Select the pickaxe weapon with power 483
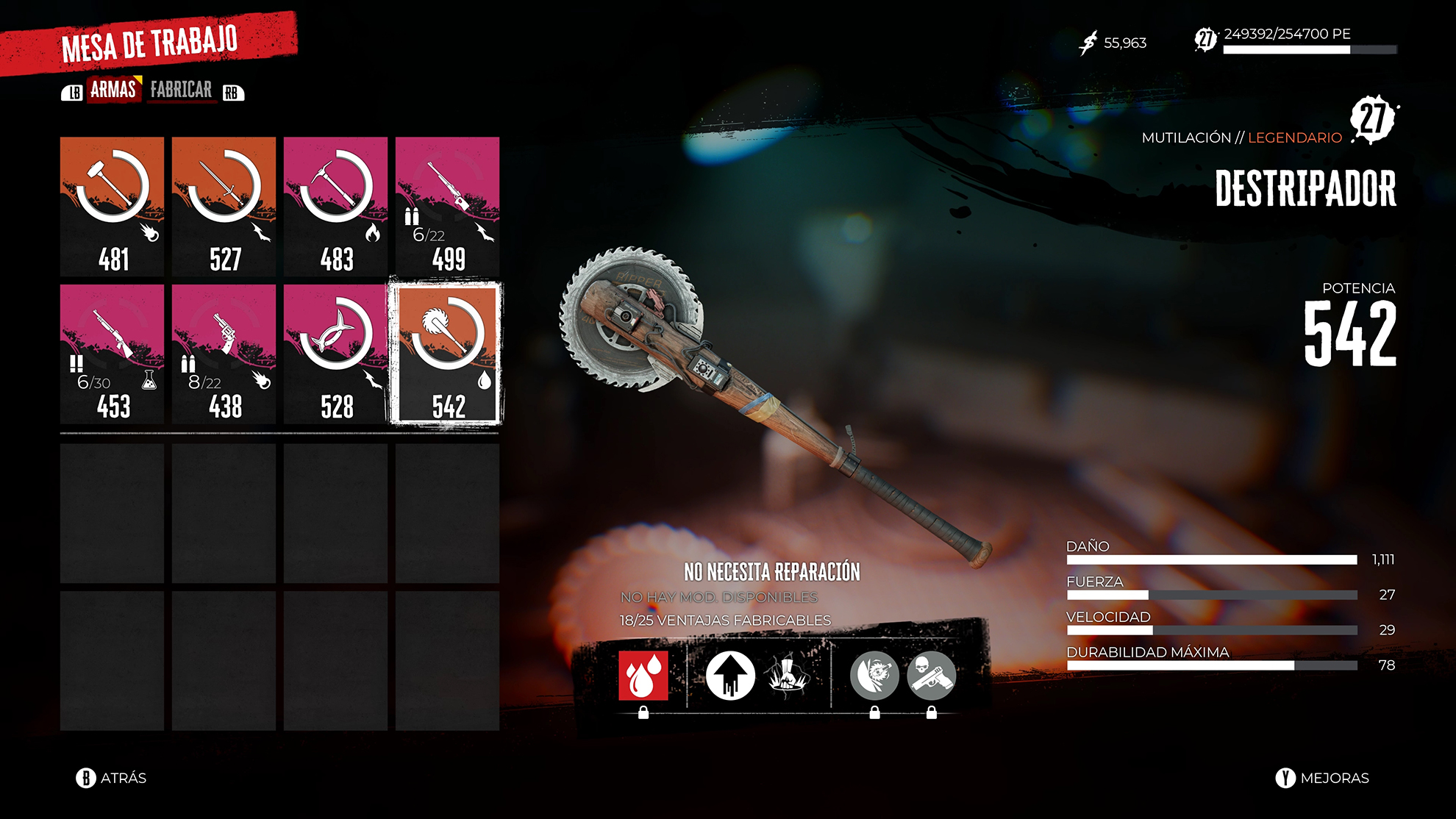The height and width of the screenshot is (819, 1456). 335,206
